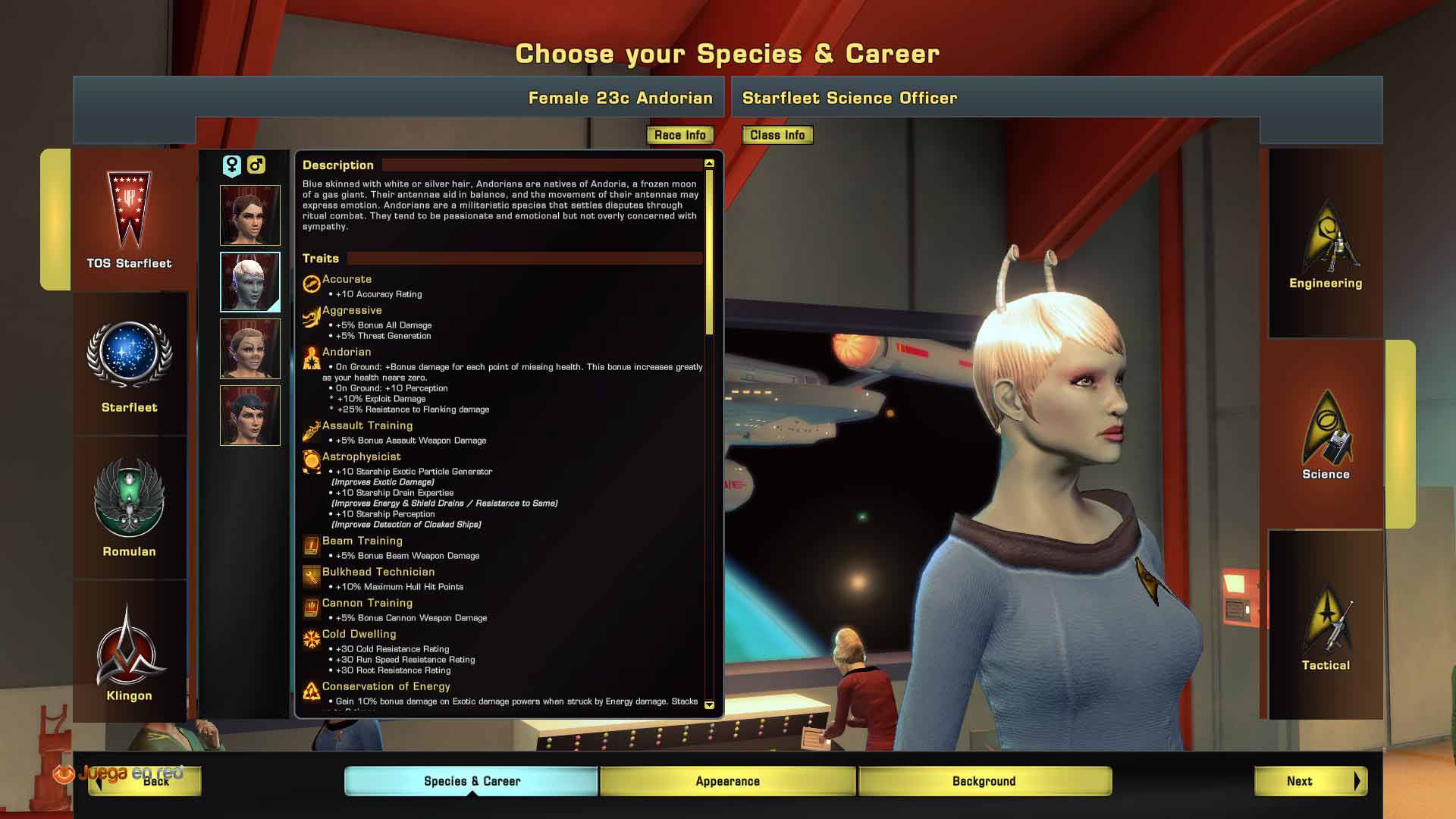This screenshot has width=1456, height=819.
Task: Show the Class Info panel
Action: 777,135
